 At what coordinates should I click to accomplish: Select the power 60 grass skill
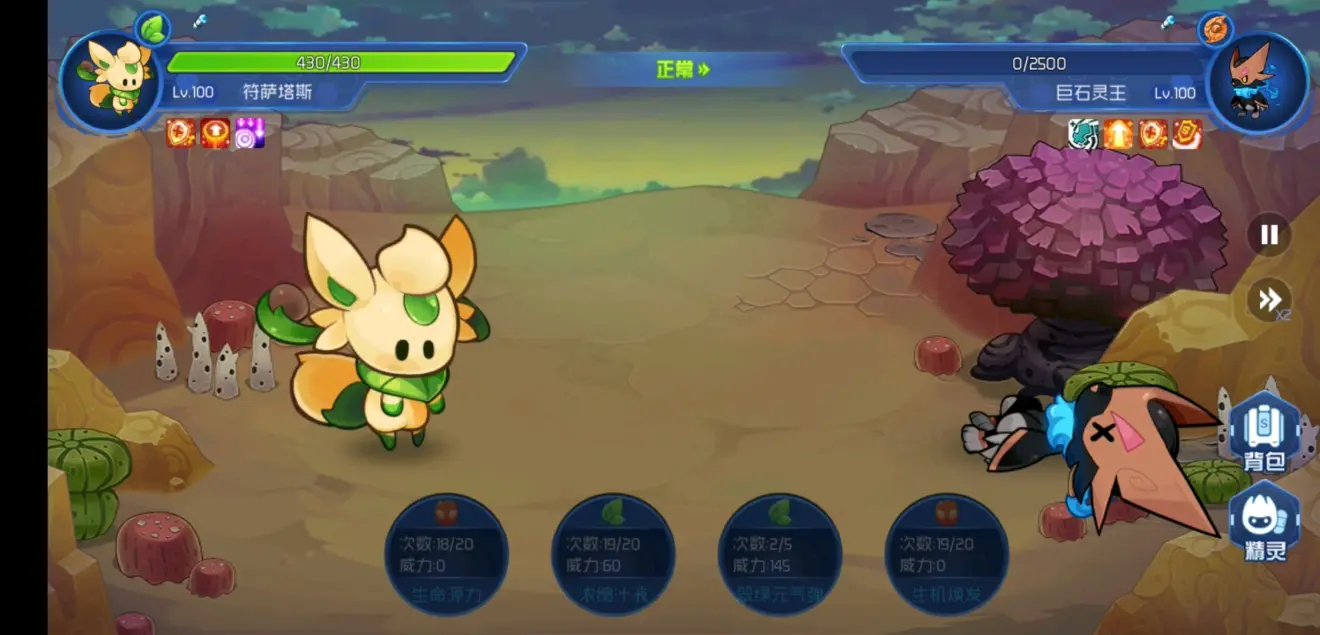(x=613, y=555)
